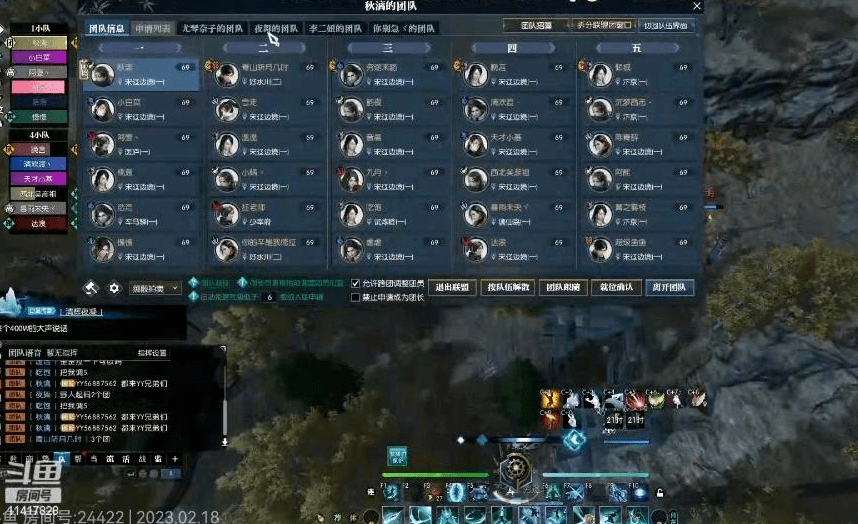858x524 pixels.
Task: Enable 禁止申请成为团长 checkbox
Action: tap(356, 297)
